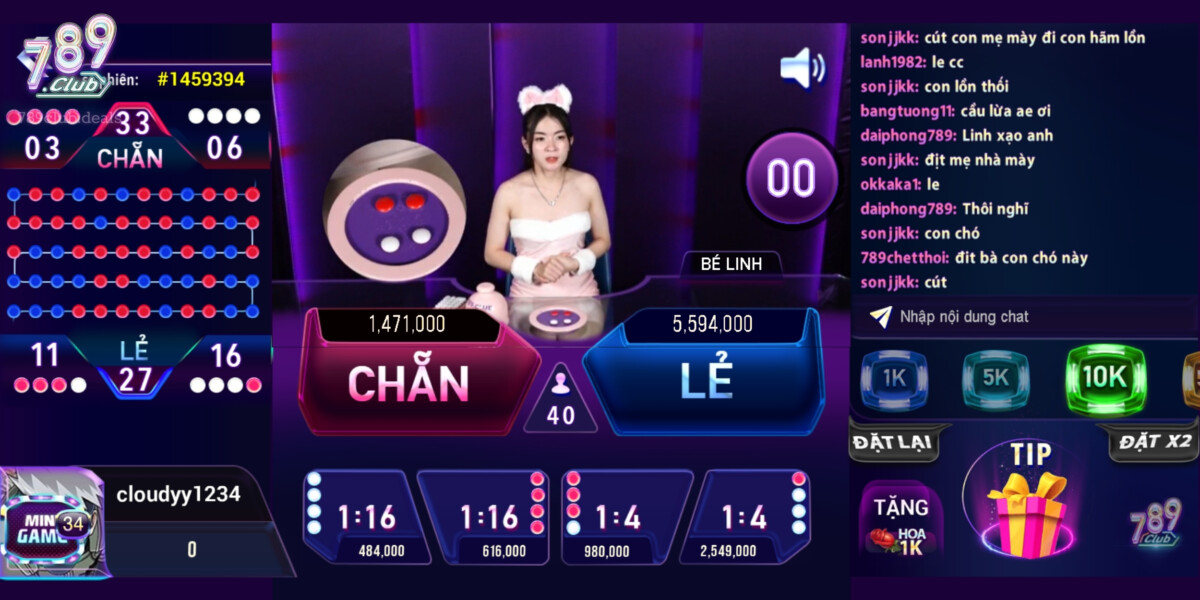Open the player count icon showing 40
Viewport: 1200px width, 600px height.
561,399
